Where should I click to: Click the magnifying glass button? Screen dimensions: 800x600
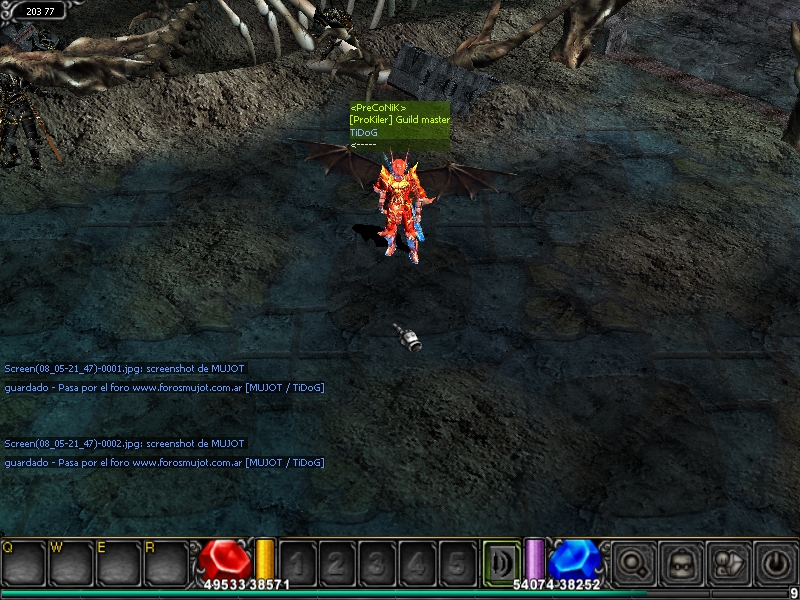click(x=633, y=563)
